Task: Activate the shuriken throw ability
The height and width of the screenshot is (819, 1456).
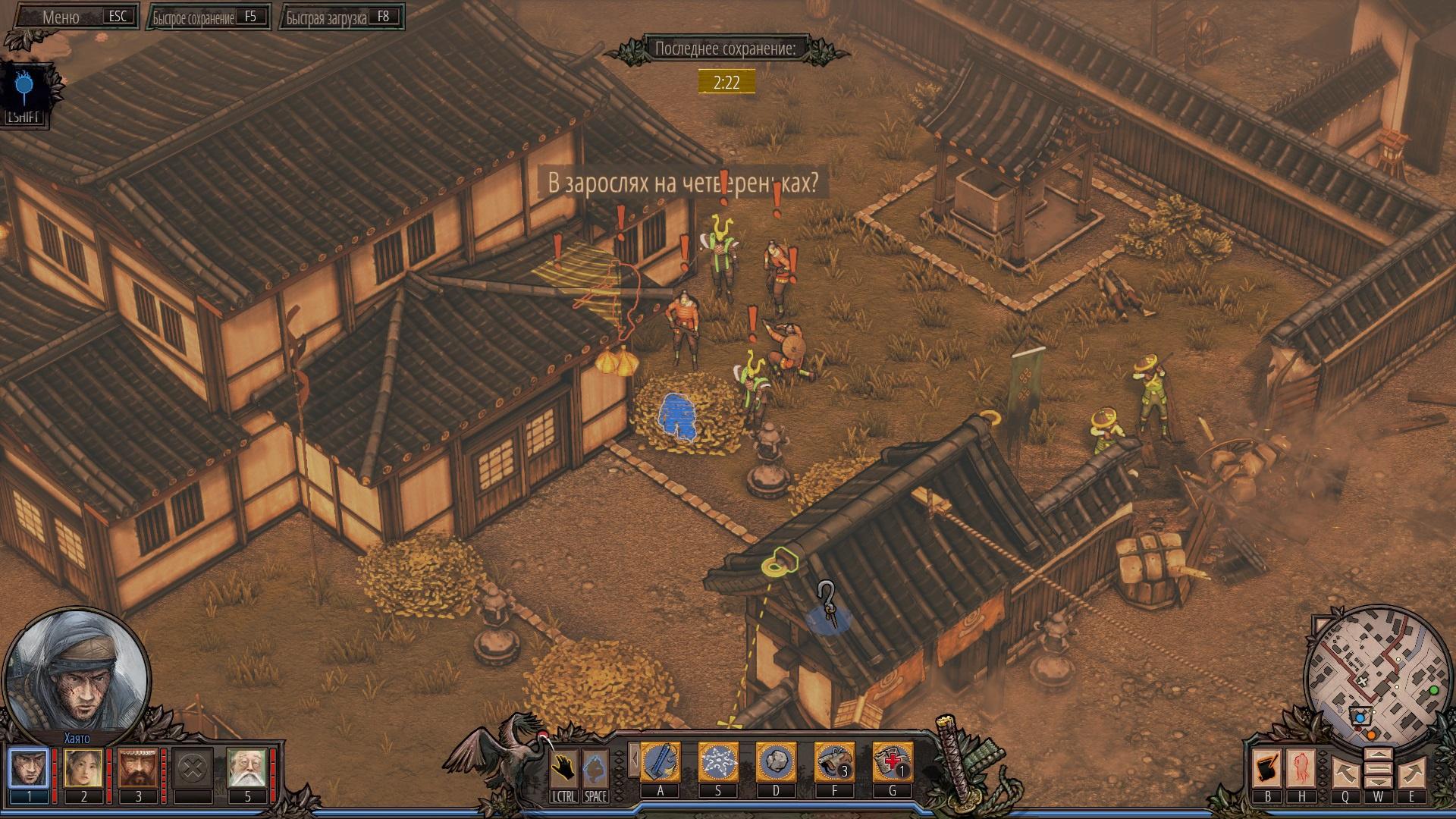Action: coord(718,762)
